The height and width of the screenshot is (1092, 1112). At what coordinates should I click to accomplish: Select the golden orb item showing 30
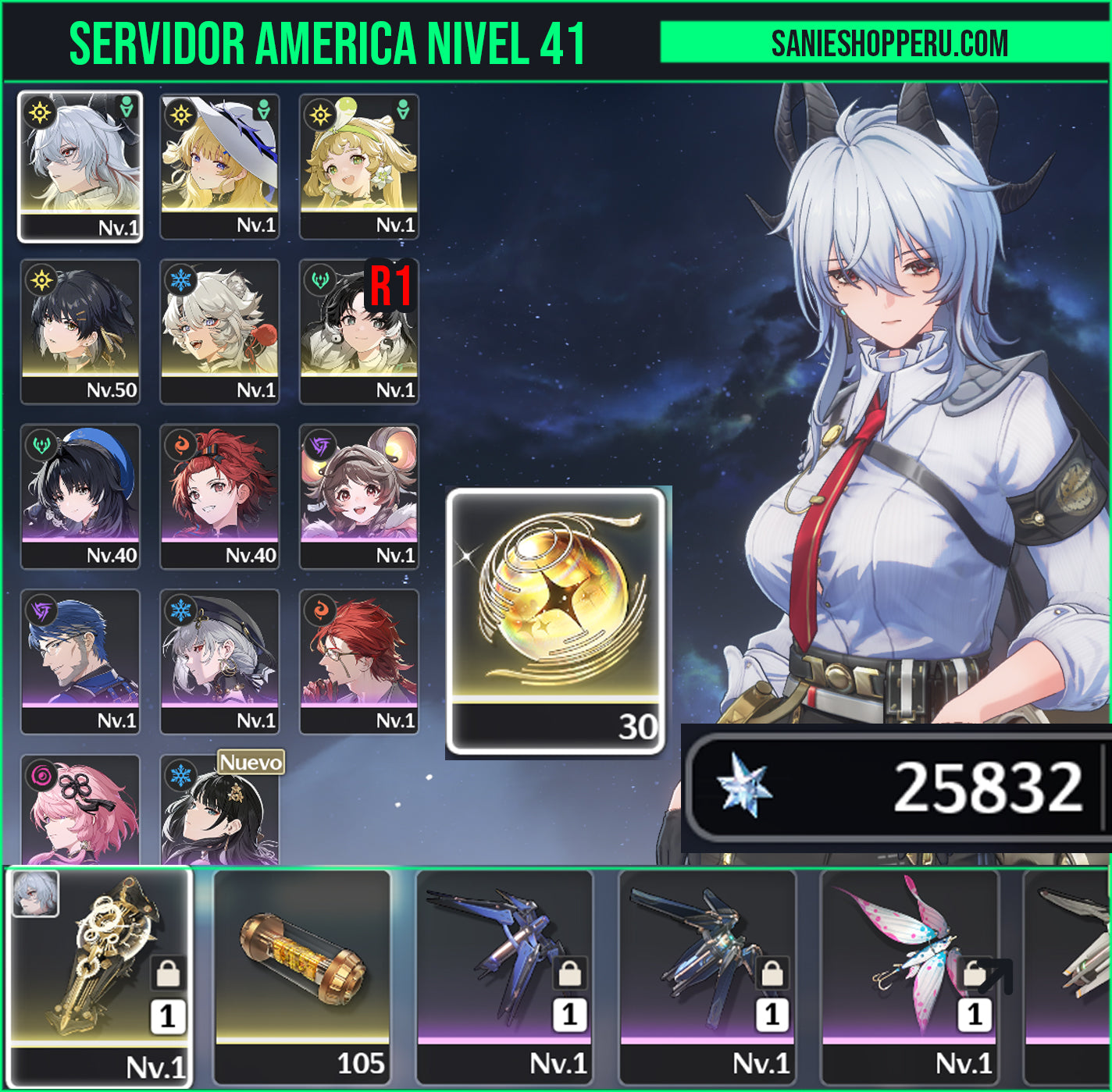click(556, 621)
